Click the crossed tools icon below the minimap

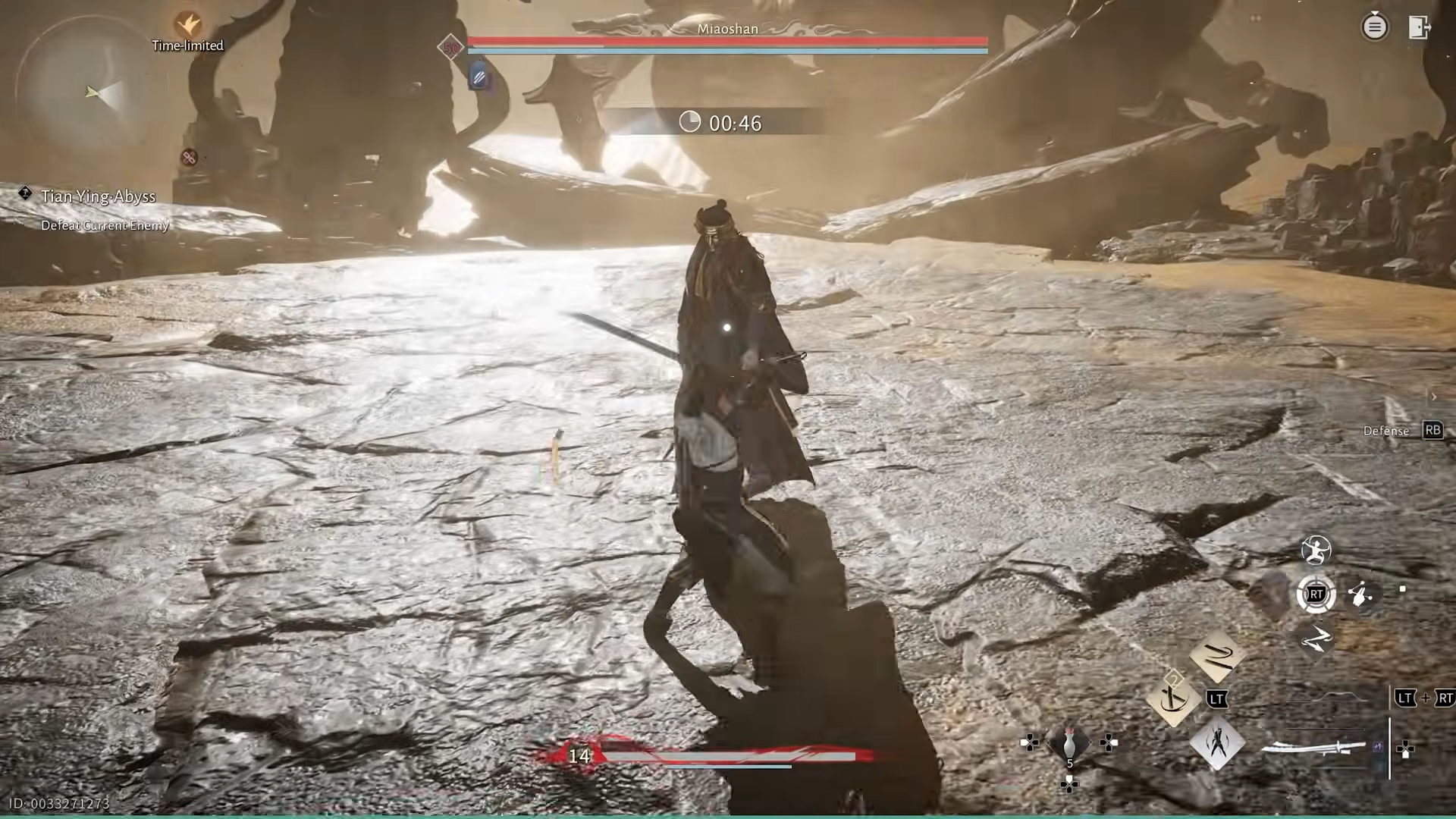(x=189, y=158)
